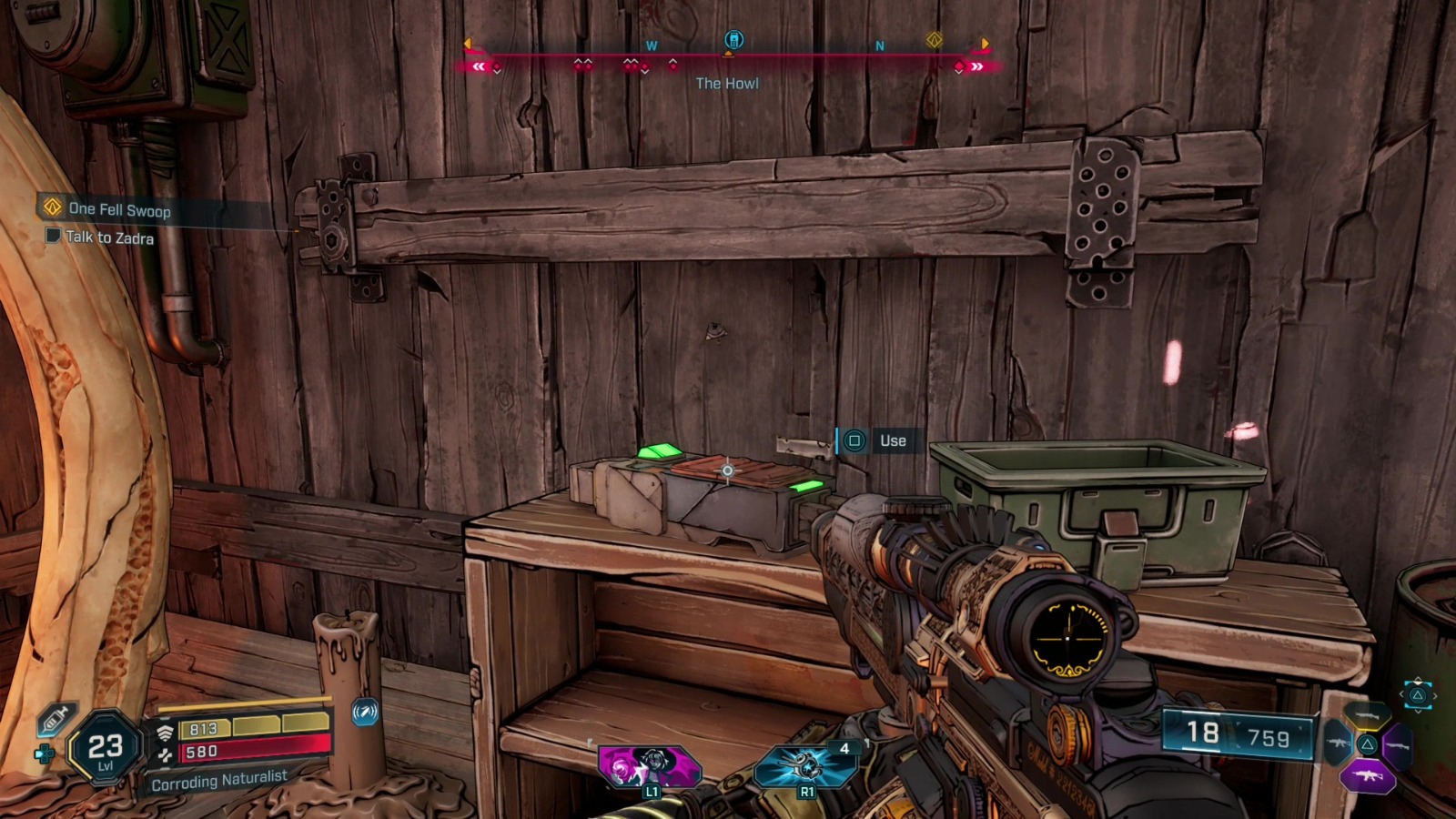Screen dimensions: 1456x819
Task: Toggle the plus icon left of the level badge
Action: click(45, 752)
